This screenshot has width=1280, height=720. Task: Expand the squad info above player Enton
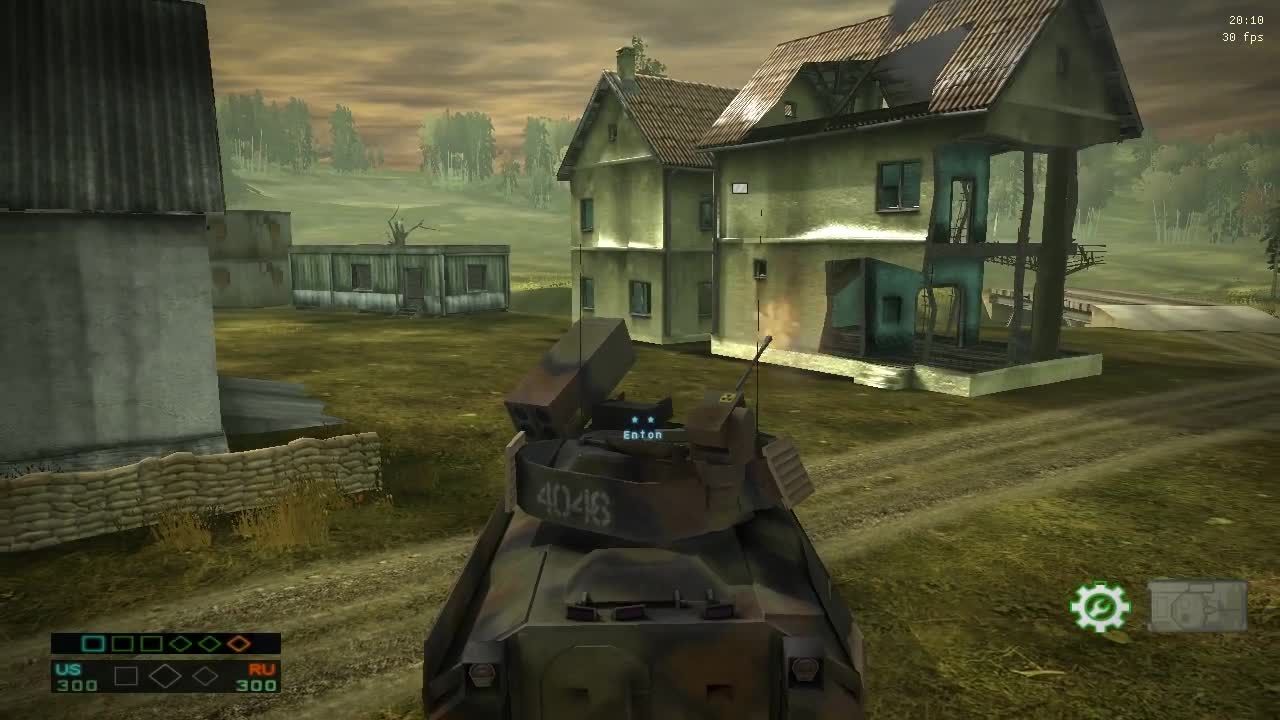pos(645,420)
